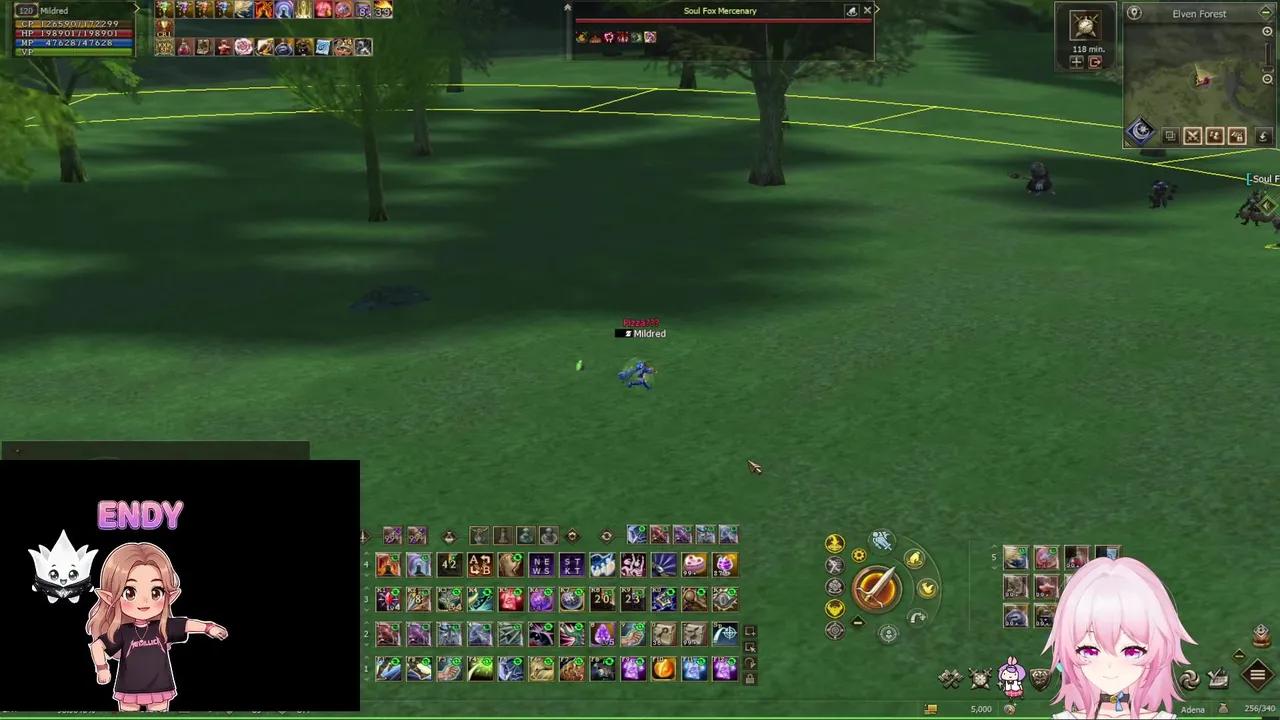Click the plus button under the 118 min timer
Image resolution: width=1280 pixels, height=720 pixels.
[1077, 62]
